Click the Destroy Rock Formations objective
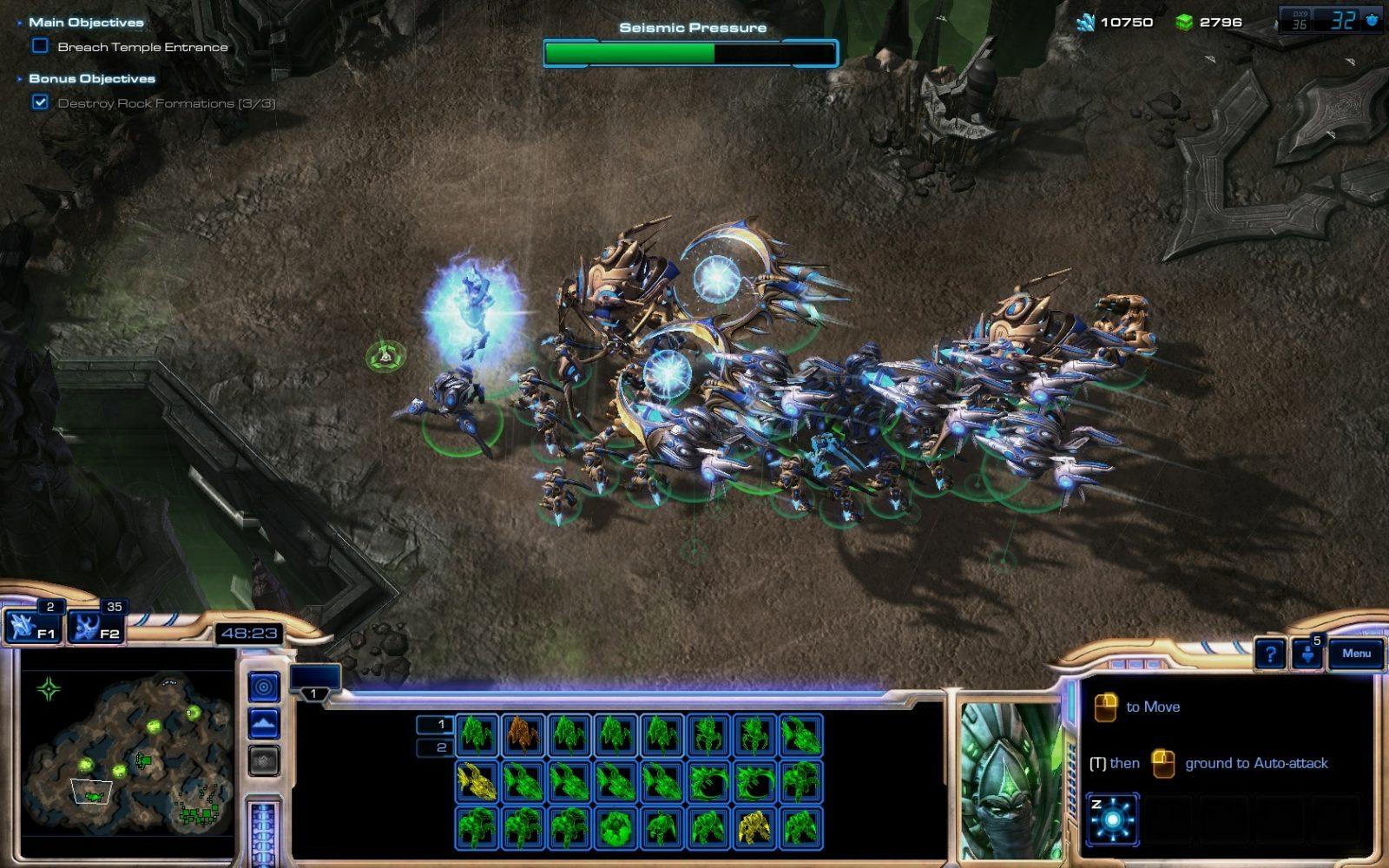 (166, 103)
